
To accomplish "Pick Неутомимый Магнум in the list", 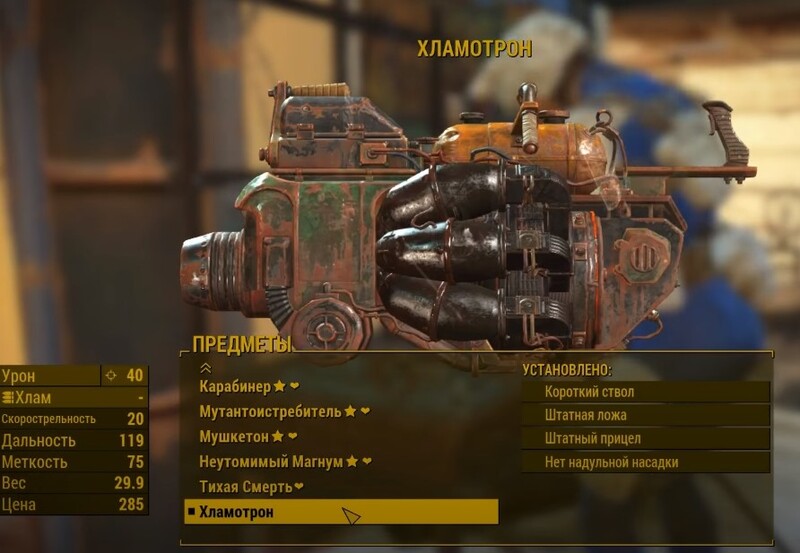I will [272, 461].
